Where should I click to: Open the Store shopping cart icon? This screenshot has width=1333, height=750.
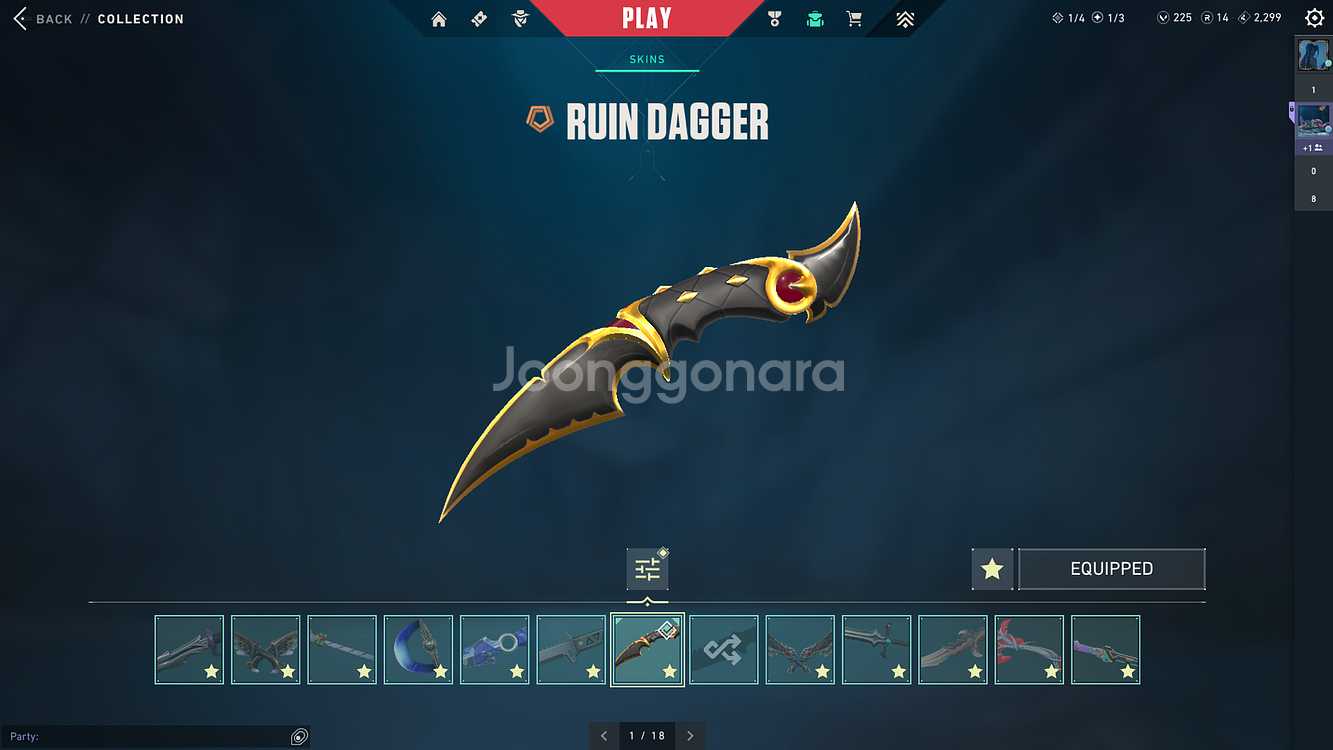click(x=854, y=19)
